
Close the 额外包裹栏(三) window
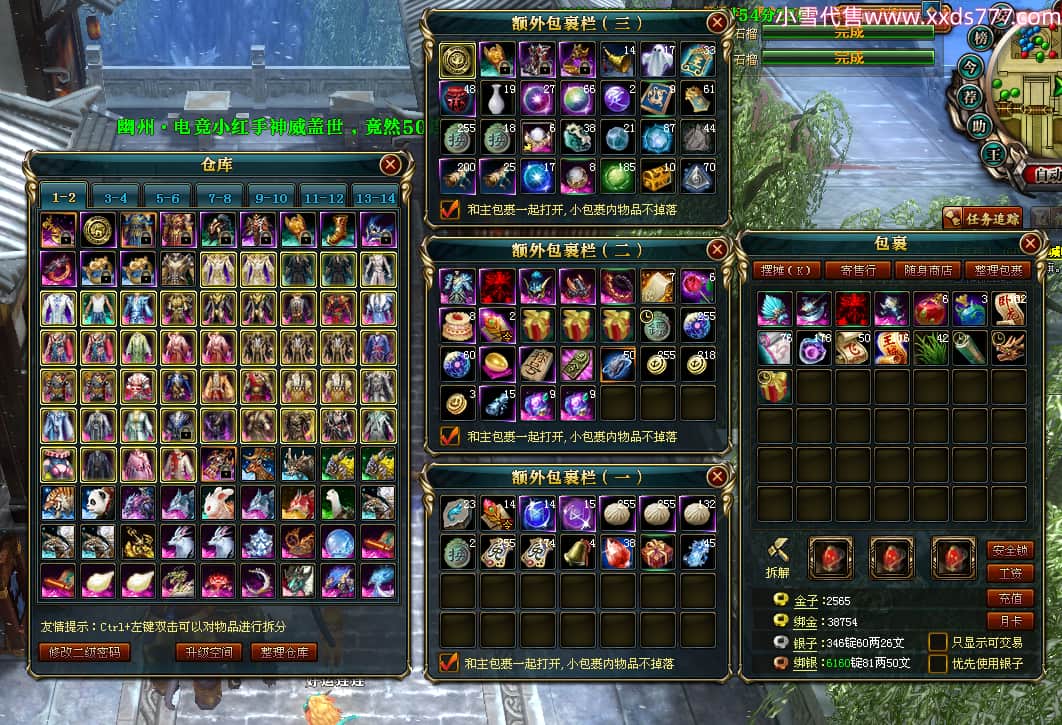[716, 23]
